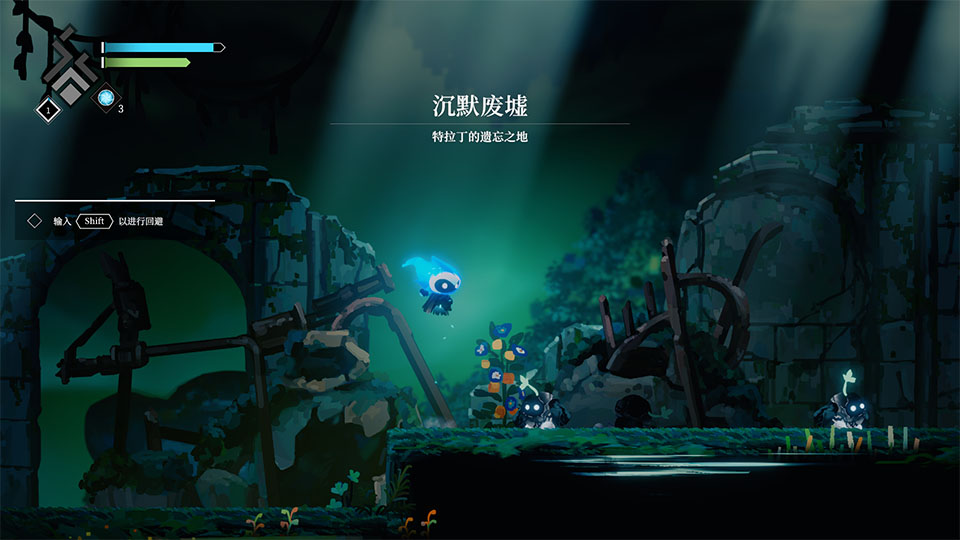
Task: Select the blue orb item slot
Action: tap(106, 98)
